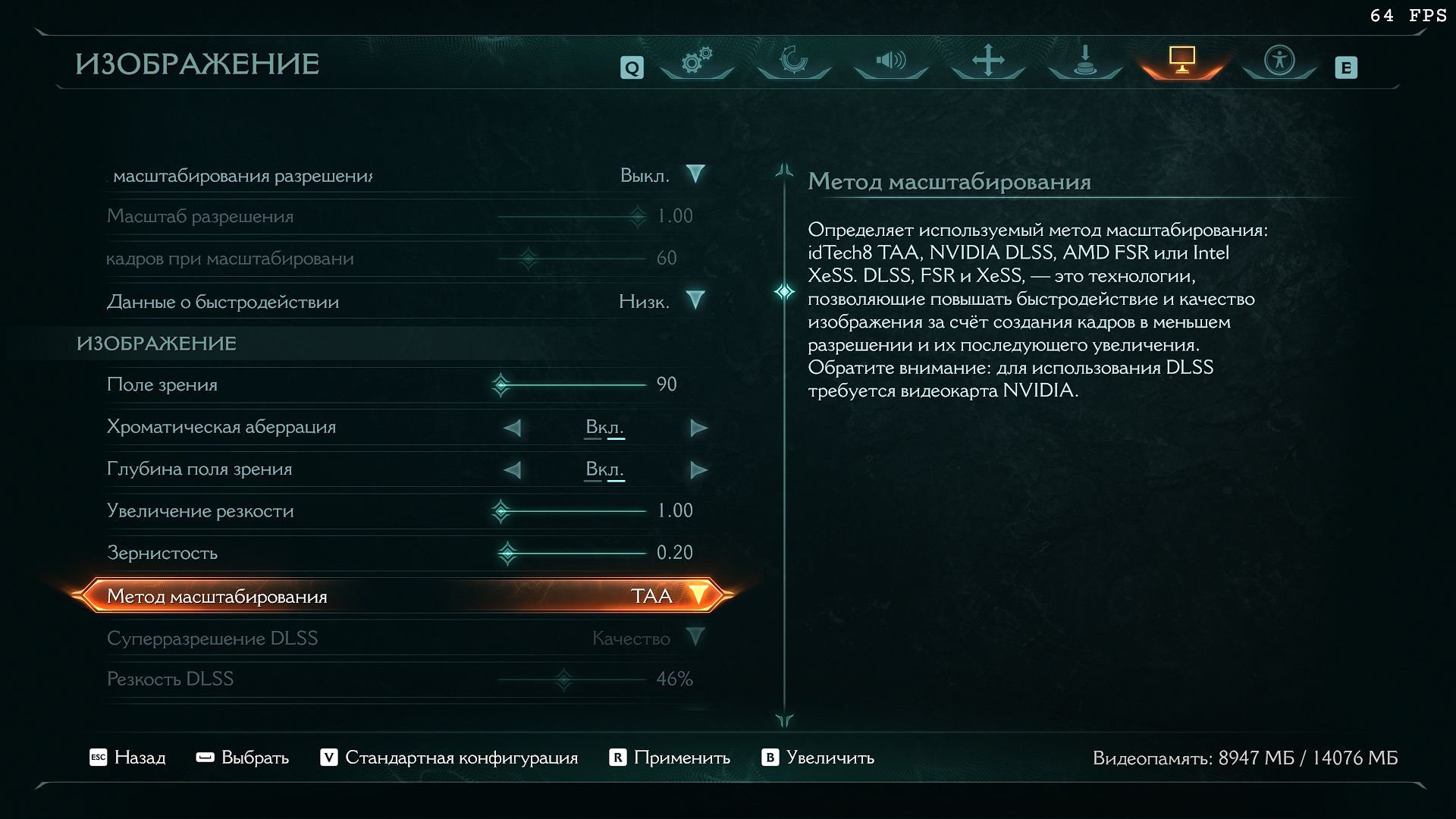Click the Выбрать button

(x=243, y=758)
